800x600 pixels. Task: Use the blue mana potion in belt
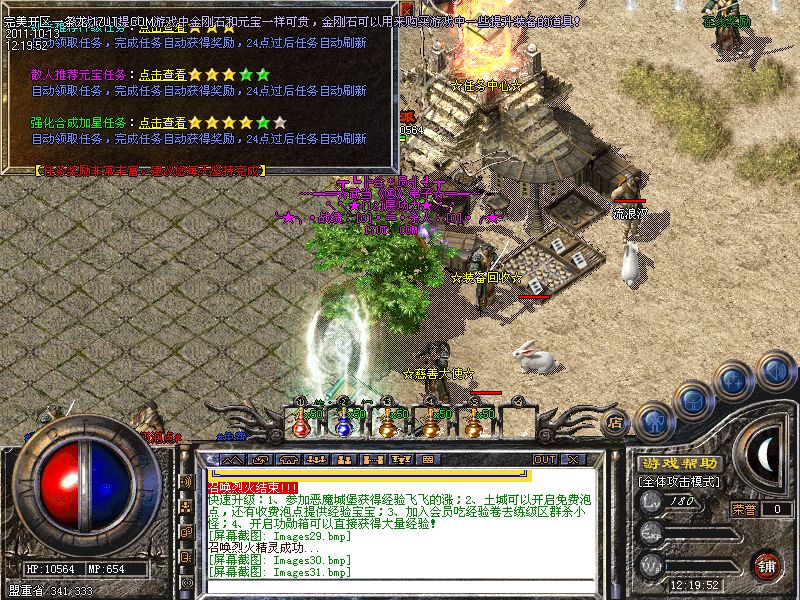(343, 424)
